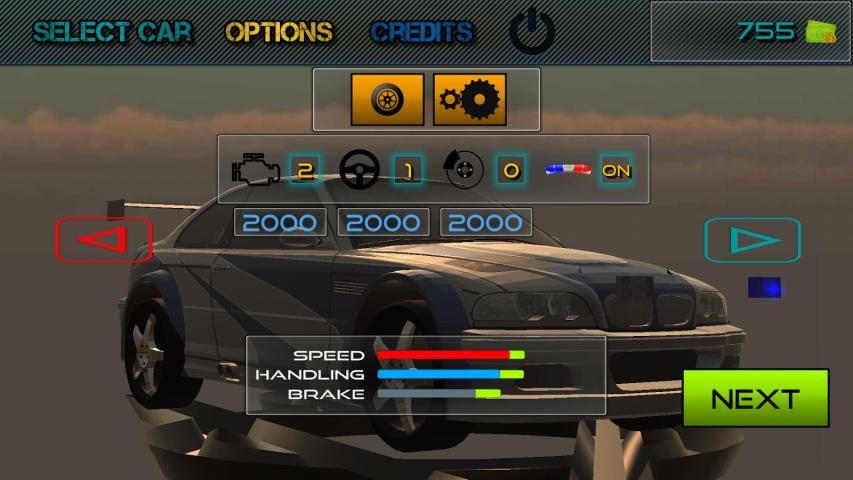Viewport: 853px width, 480px height.
Task: Buy the engine upgrade for 2000
Action: tap(280, 223)
